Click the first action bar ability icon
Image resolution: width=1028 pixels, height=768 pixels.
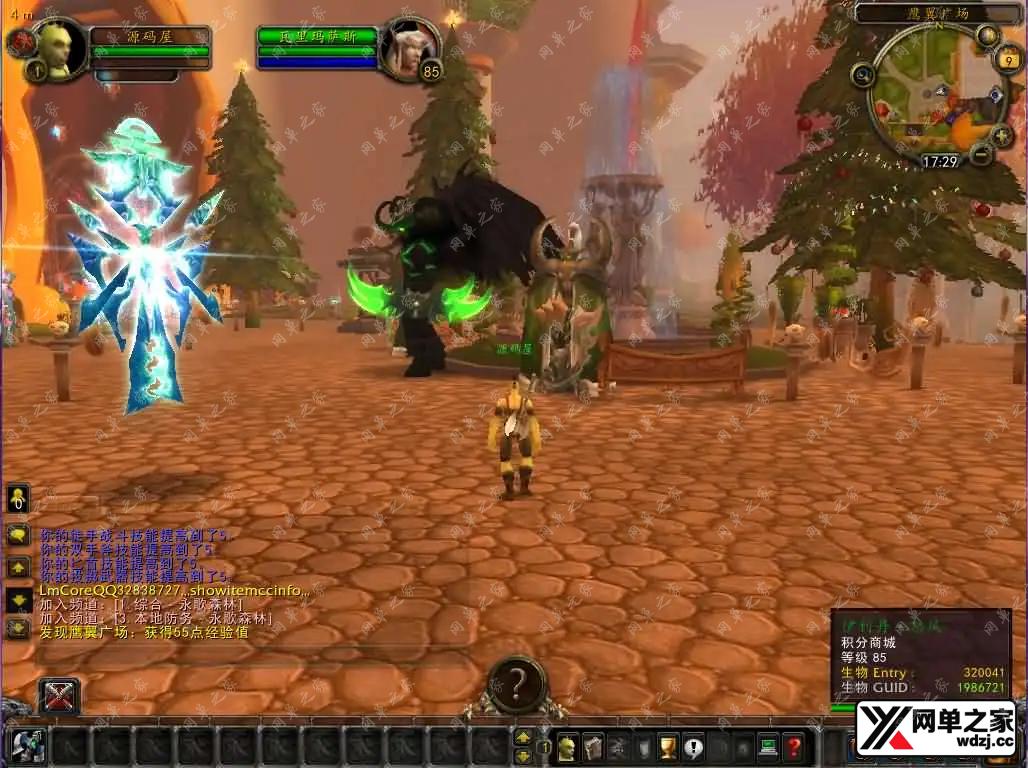pyautogui.click(x=27, y=746)
